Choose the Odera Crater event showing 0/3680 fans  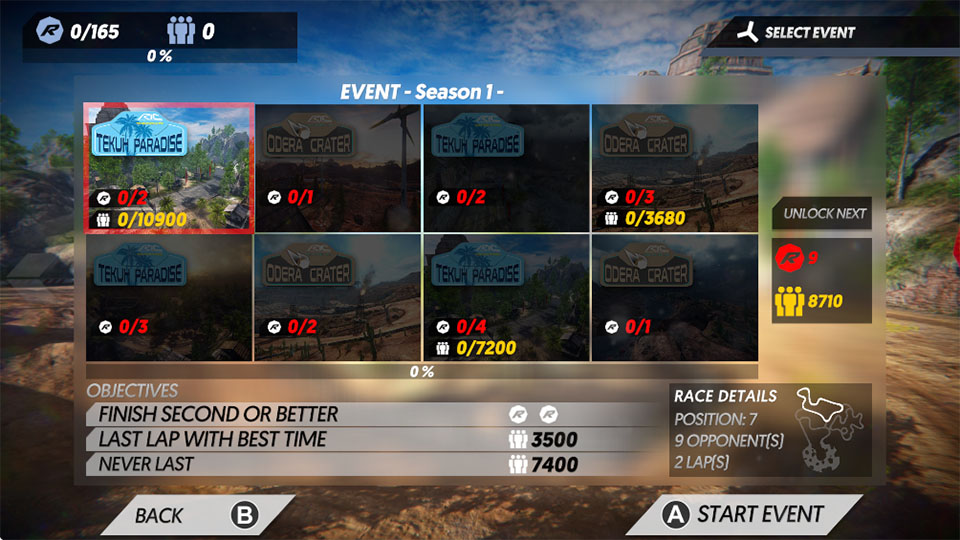(674, 168)
